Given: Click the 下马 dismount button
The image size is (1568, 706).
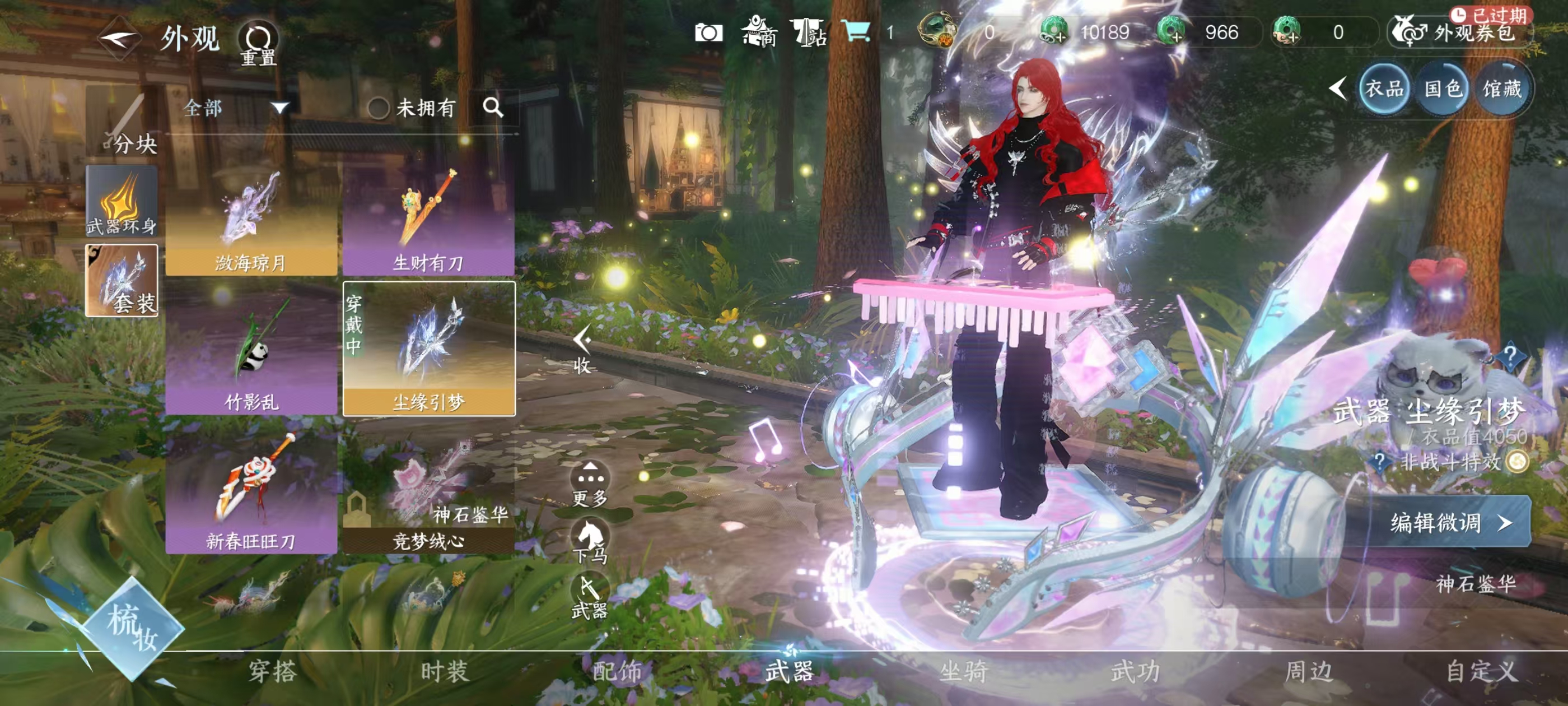Looking at the screenshot, I should (589, 540).
